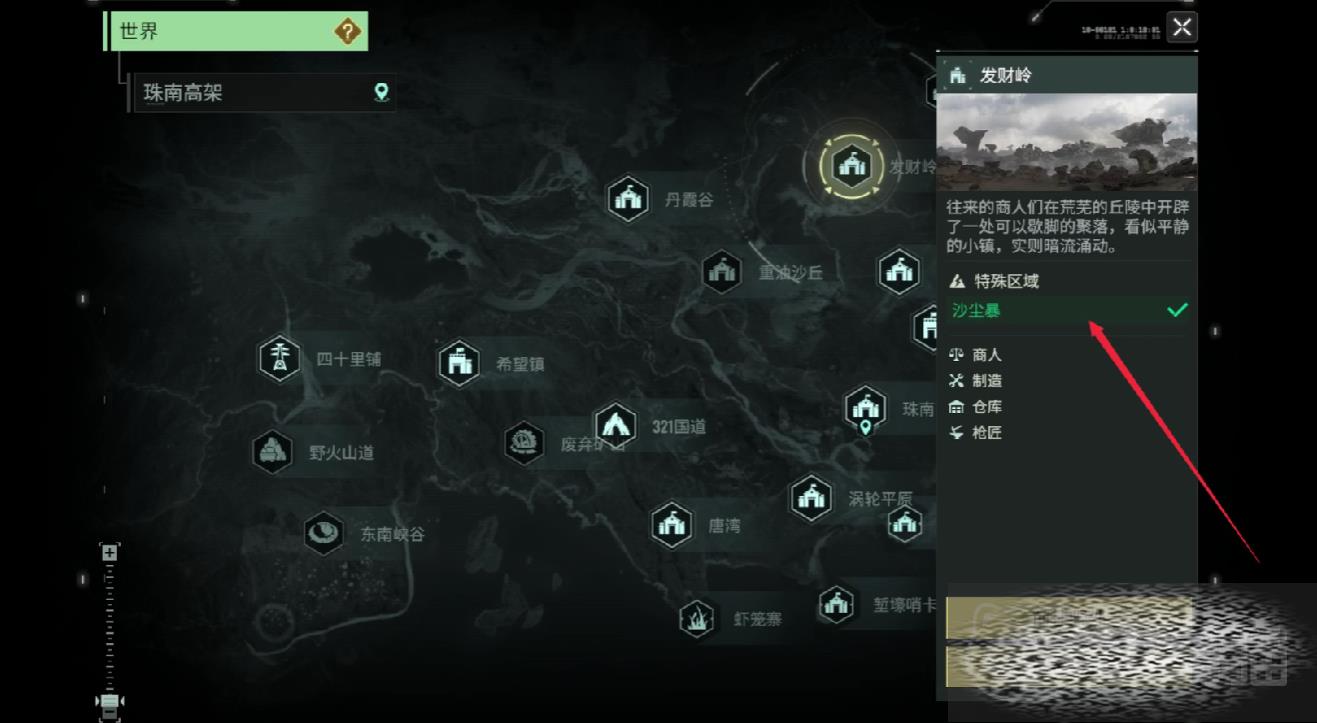Viewport: 1317px width, 723px height.
Task: Open the 虾笼寨 campfire marker
Action: (697, 619)
